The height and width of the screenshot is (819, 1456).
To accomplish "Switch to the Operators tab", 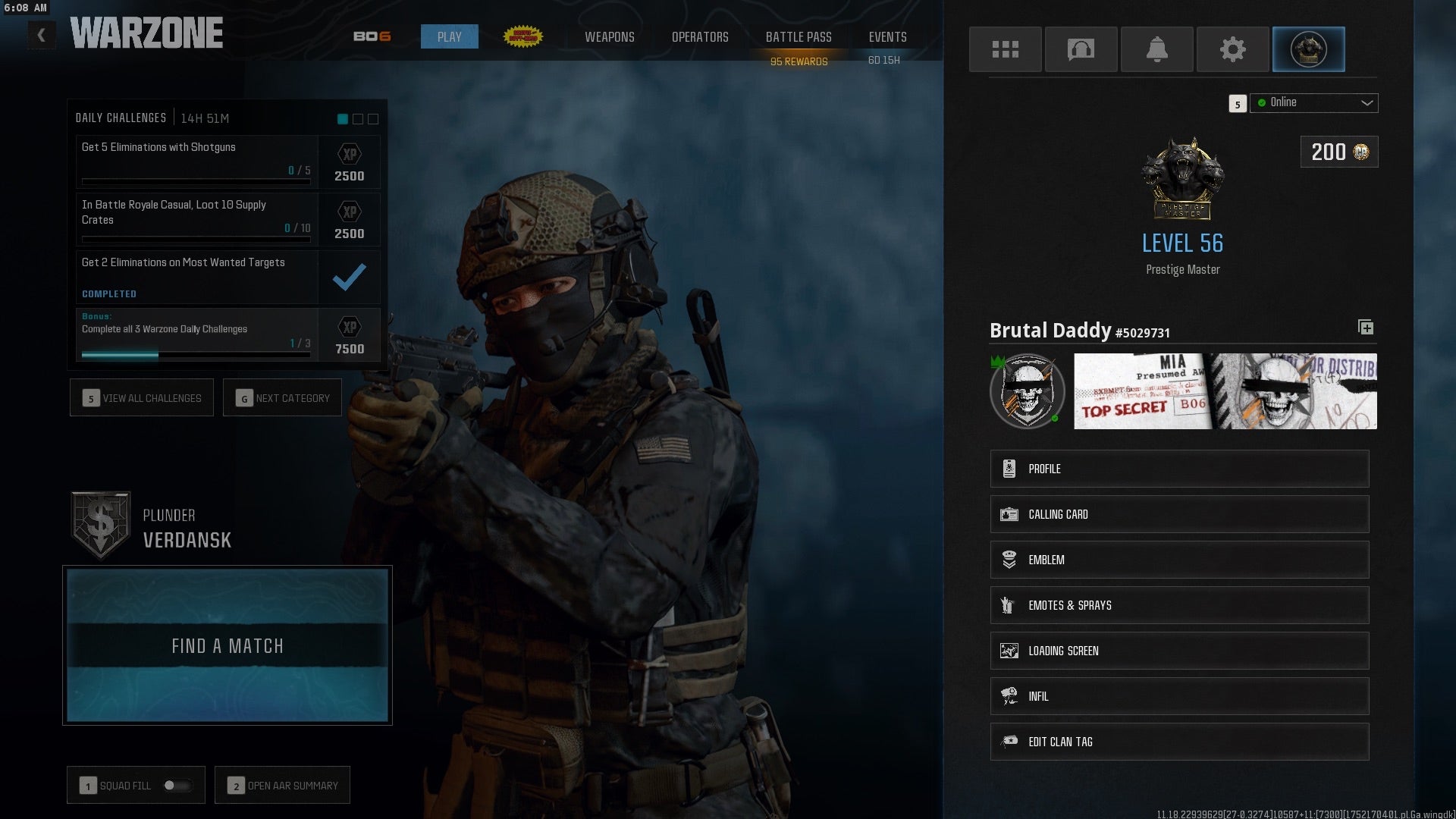I will [700, 37].
